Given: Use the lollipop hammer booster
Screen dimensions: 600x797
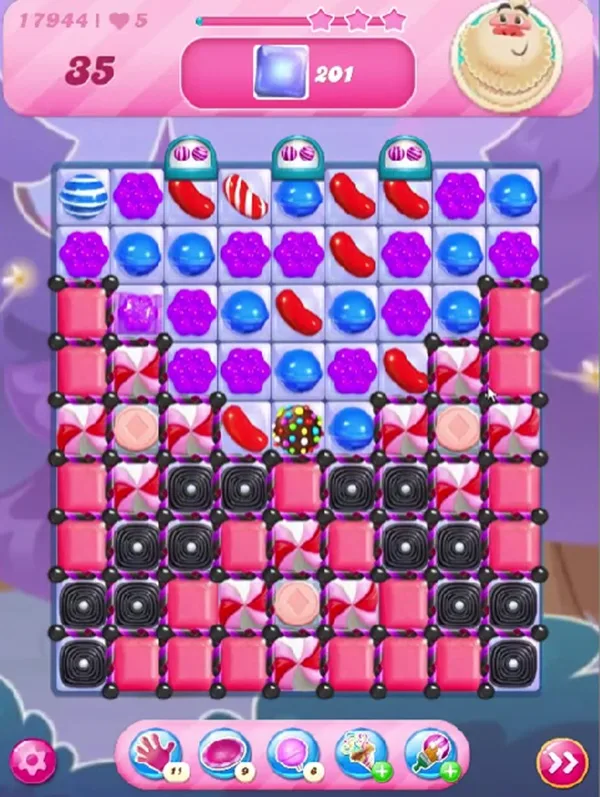Looking at the screenshot, I should [x=292, y=754].
